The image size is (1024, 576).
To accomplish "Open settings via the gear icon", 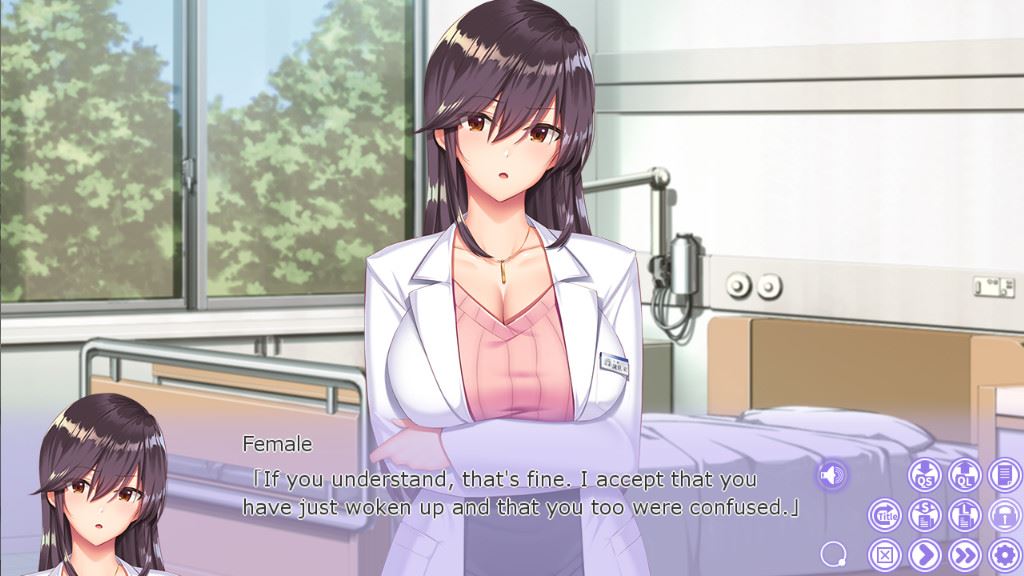I will (1004, 553).
